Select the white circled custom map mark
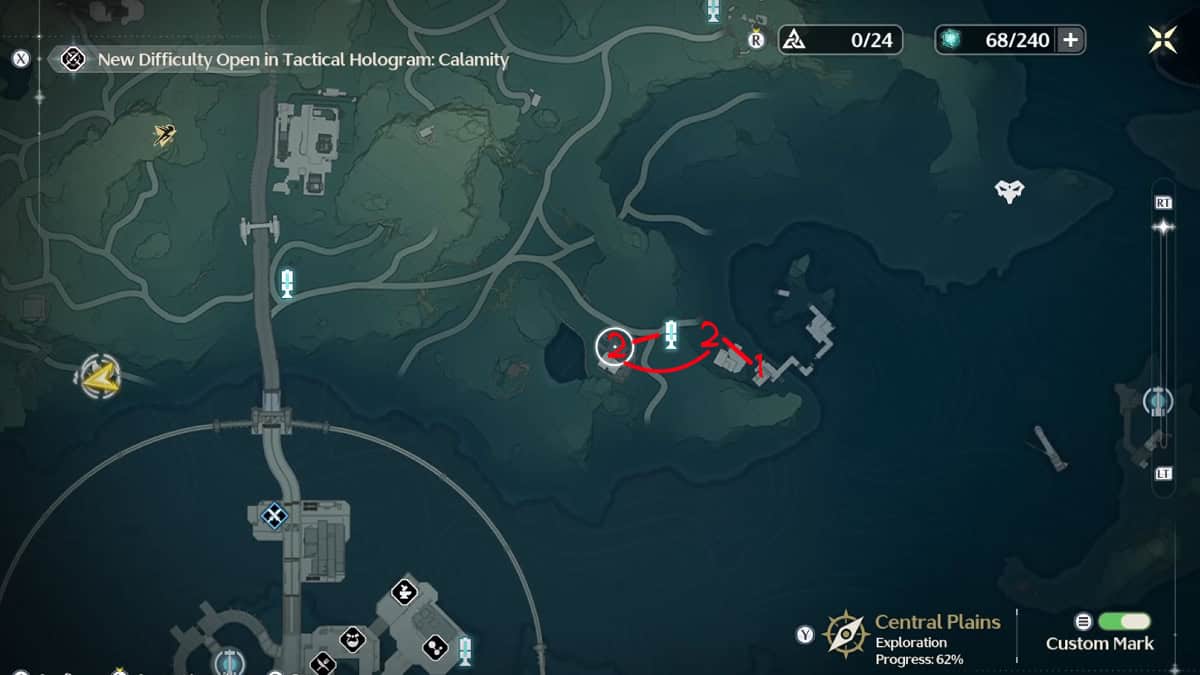The height and width of the screenshot is (675, 1200). click(614, 346)
